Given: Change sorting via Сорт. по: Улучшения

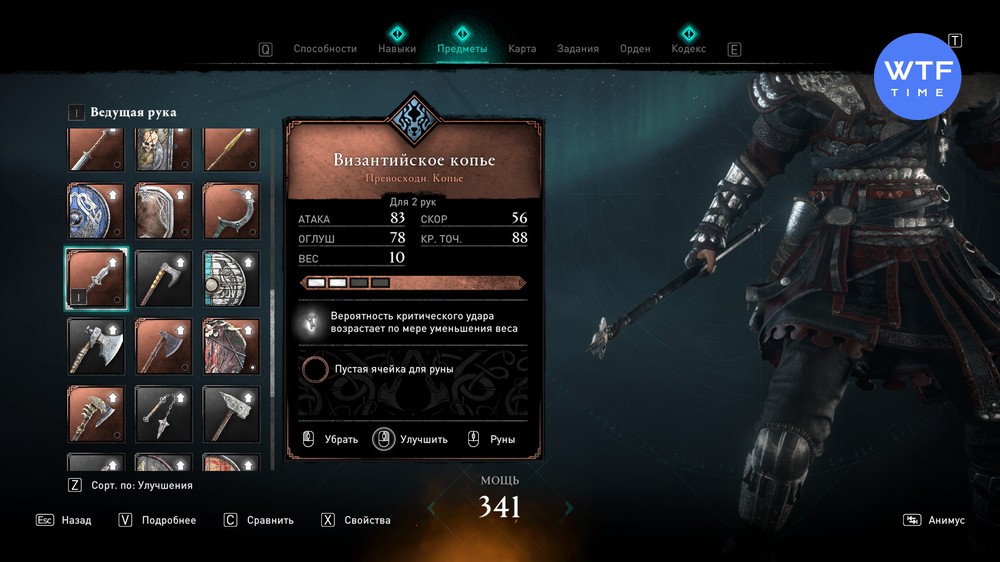Looking at the screenshot, I should [x=130, y=485].
